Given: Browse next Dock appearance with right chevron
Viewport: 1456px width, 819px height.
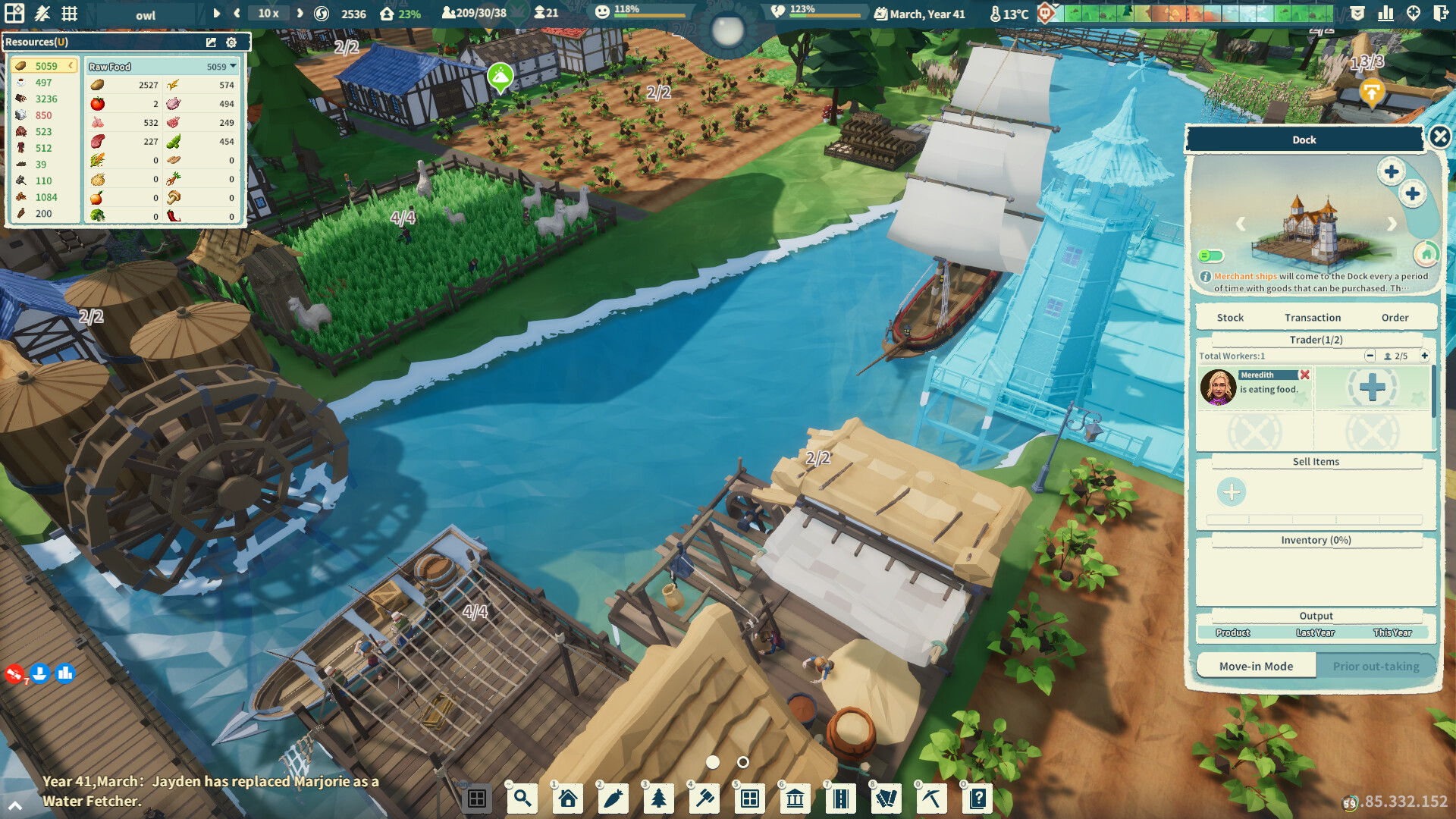Looking at the screenshot, I should coord(1392,224).
